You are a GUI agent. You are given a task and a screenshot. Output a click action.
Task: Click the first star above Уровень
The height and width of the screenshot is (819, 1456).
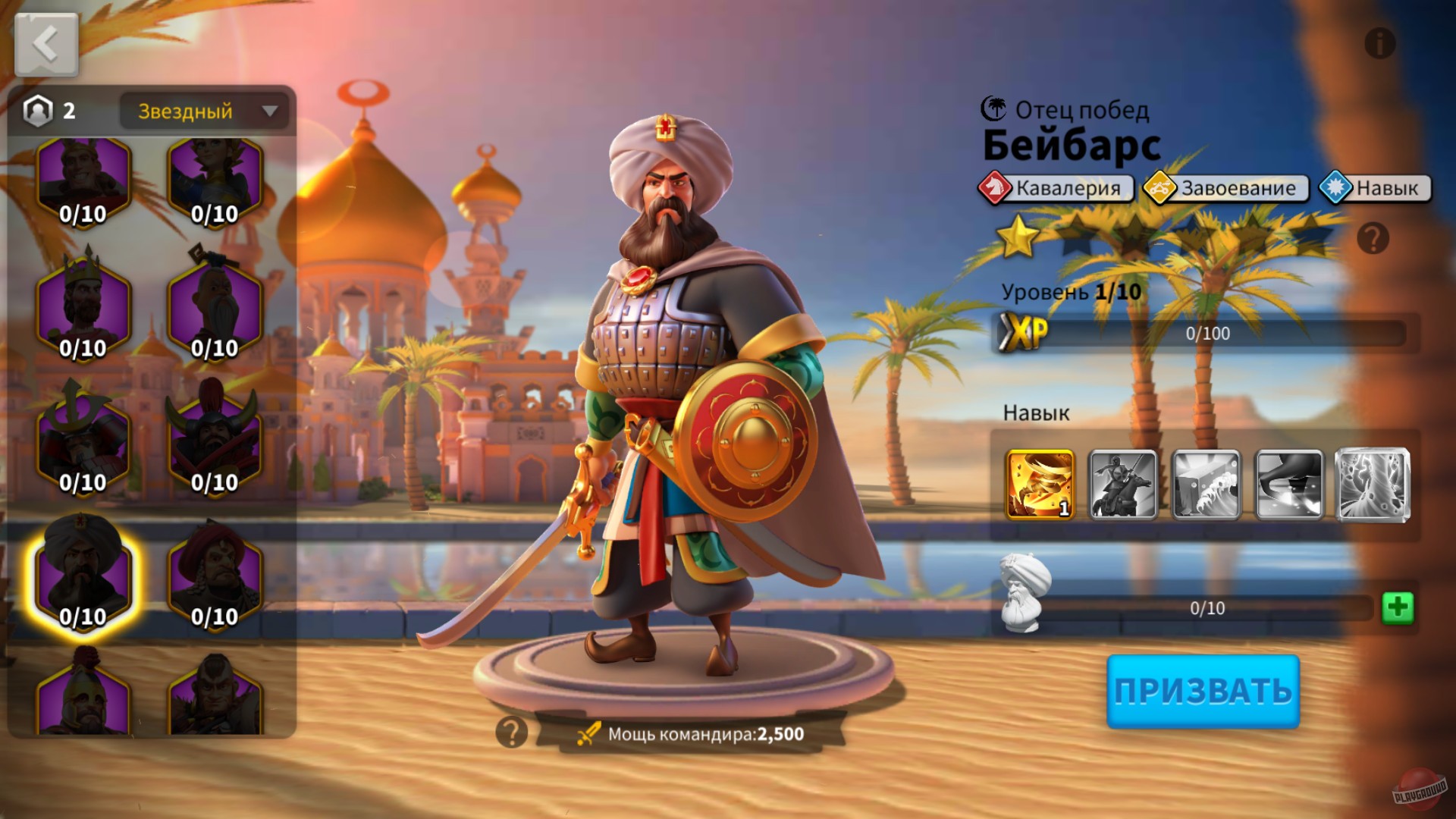[x=1020, y=237]
